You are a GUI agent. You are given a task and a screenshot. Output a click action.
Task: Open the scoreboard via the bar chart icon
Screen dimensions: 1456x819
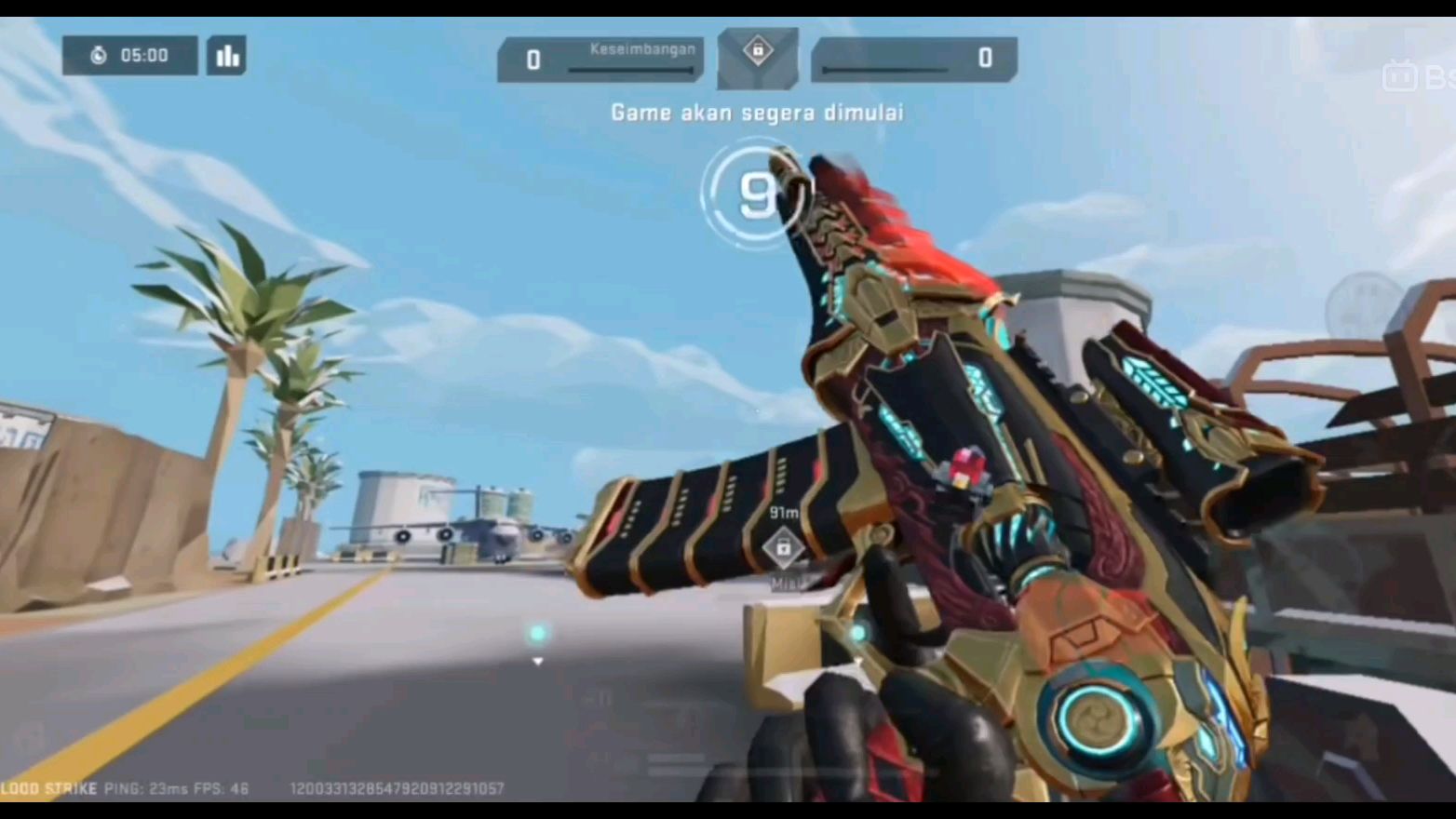coord(226,57)
